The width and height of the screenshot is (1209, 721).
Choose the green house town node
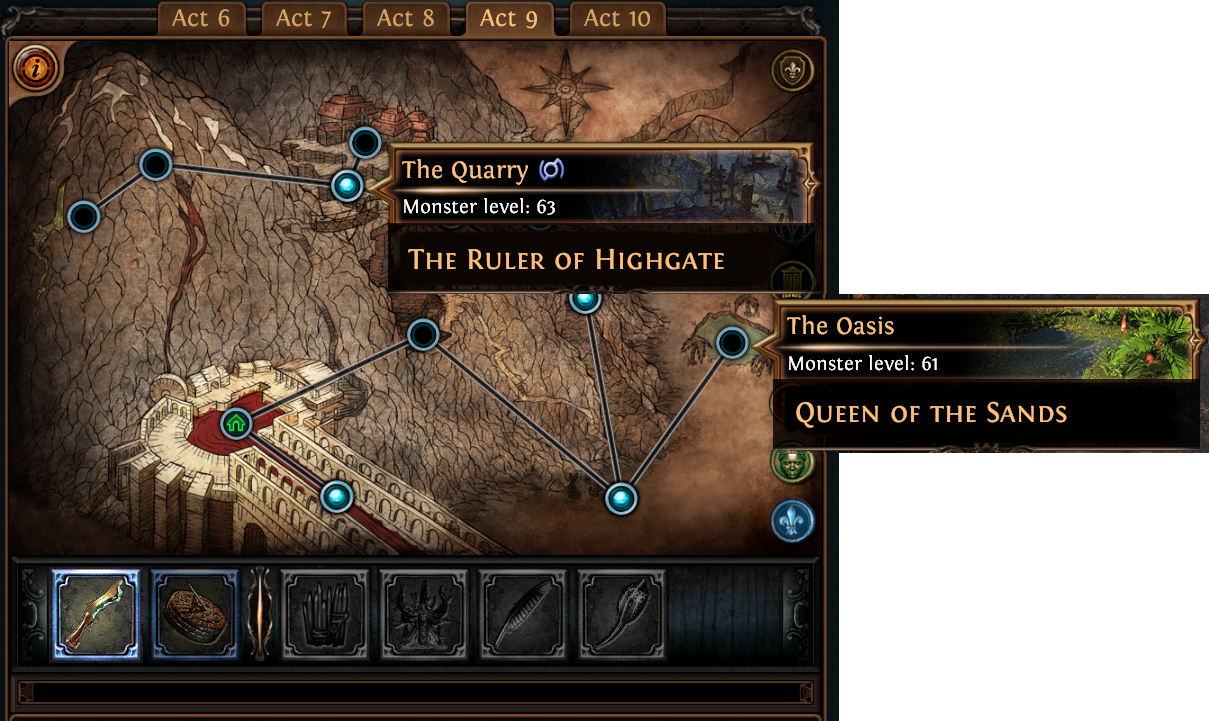click(236, 423)
